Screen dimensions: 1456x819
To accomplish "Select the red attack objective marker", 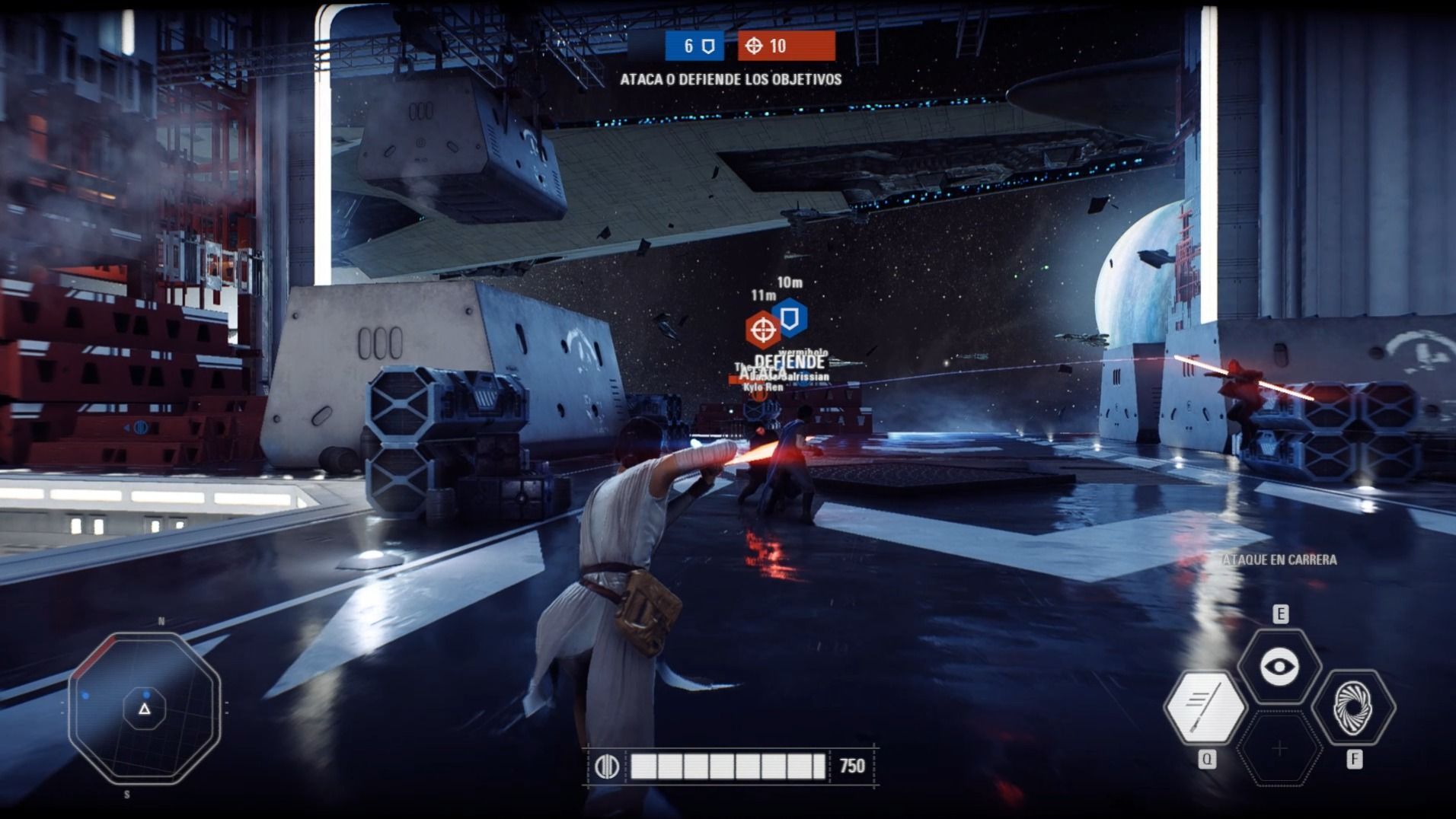I will coord(762,330).
